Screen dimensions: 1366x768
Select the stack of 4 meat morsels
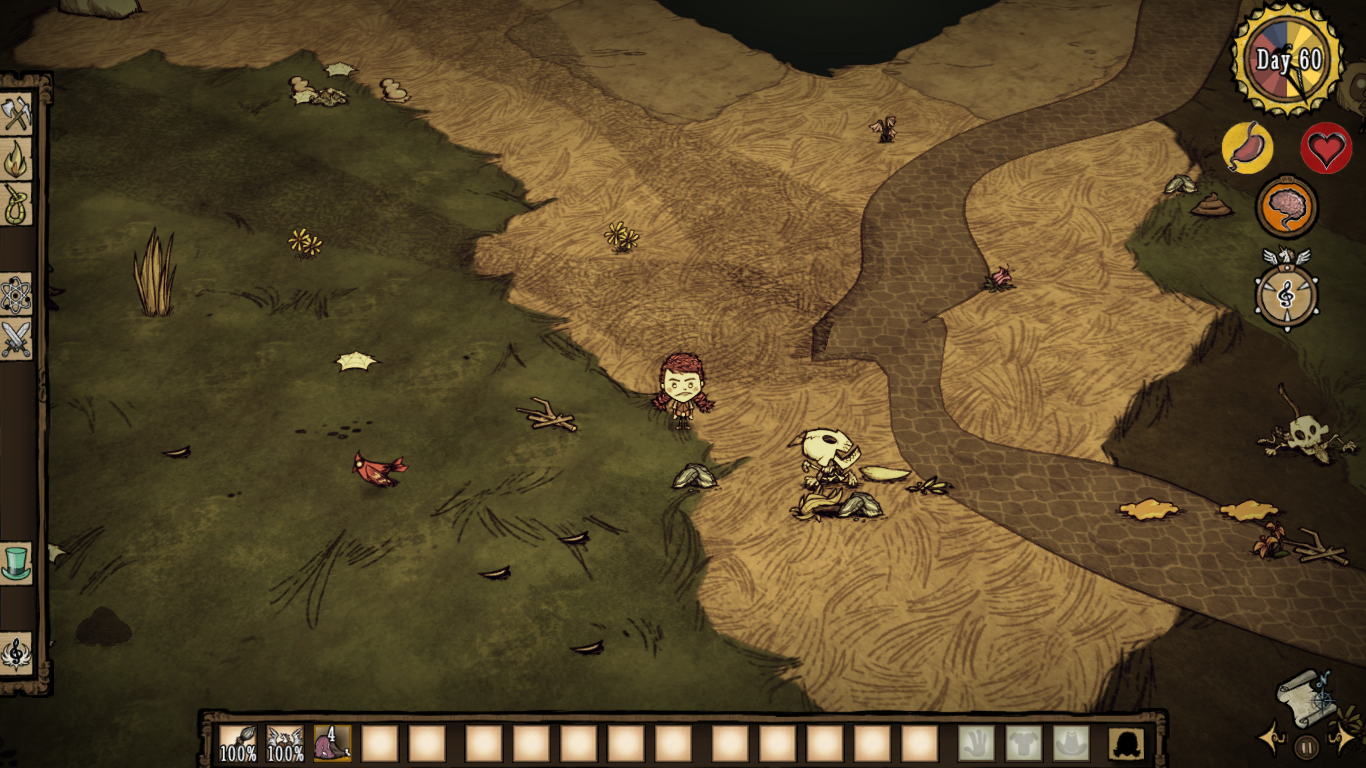pos(330,741)
